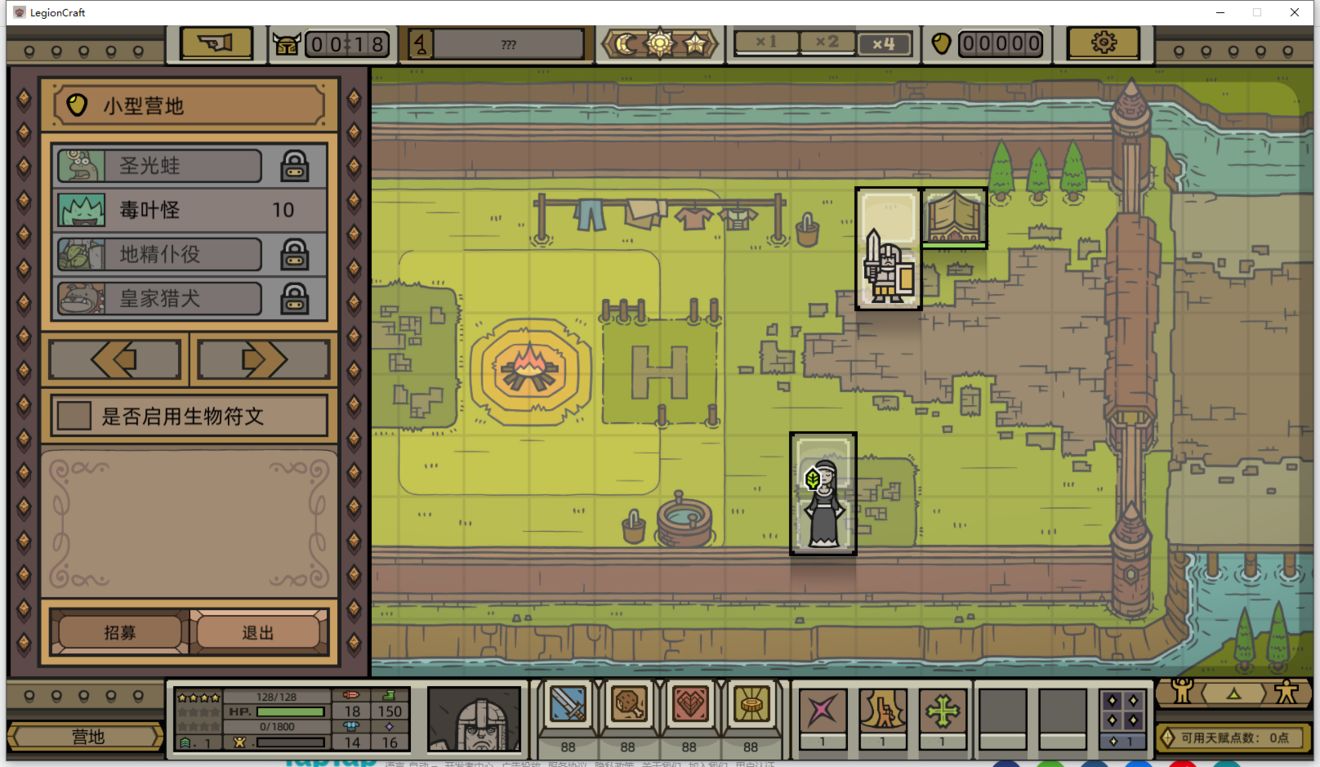
Task: Click the pointing hand button
Action: tap(216, 43)
